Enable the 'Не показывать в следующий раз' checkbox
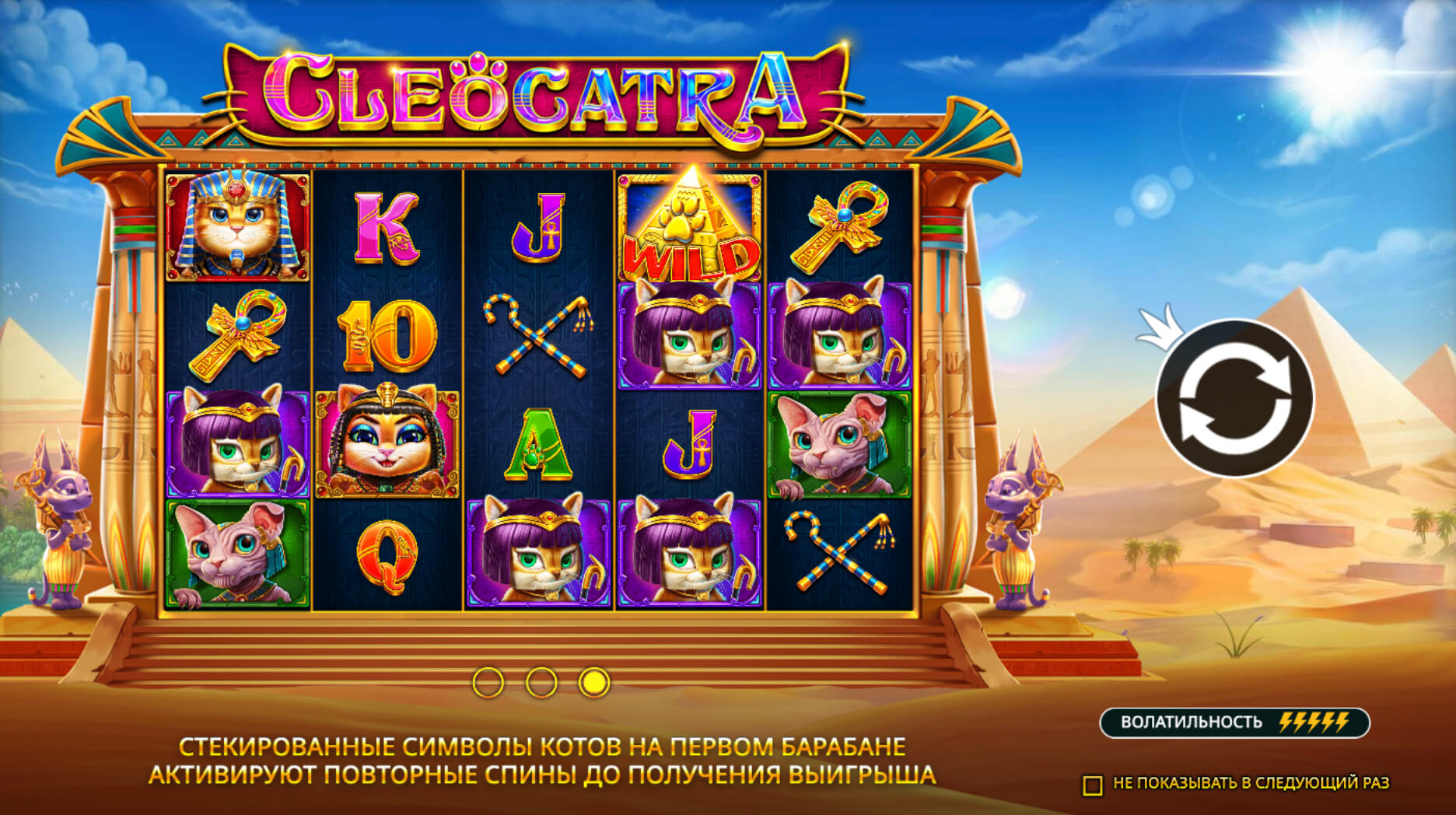This screenshot has width=1456, height=815. (x=1094, y=785)
